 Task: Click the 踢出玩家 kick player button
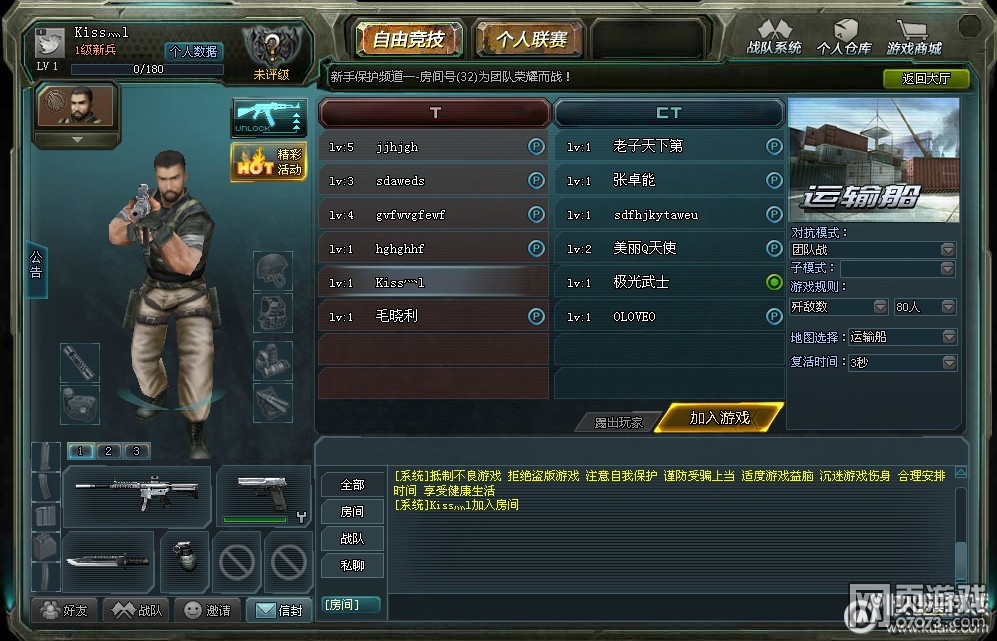coord(617,422)
